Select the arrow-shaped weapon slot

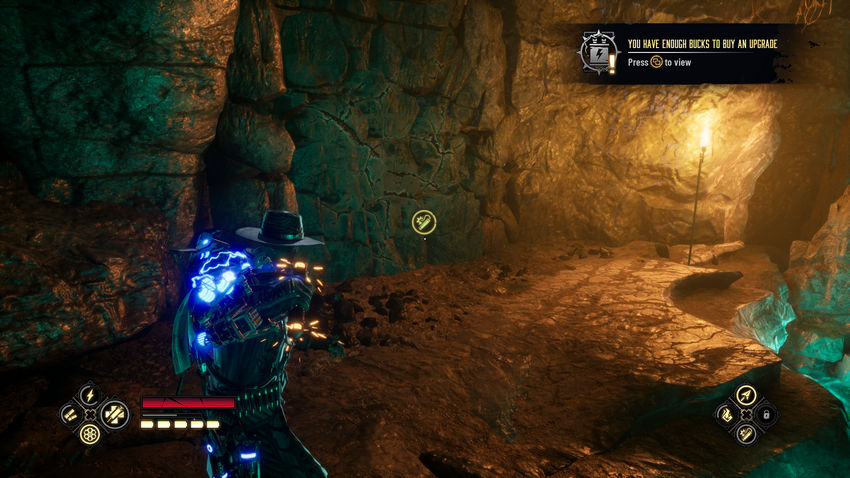(745, 394)
